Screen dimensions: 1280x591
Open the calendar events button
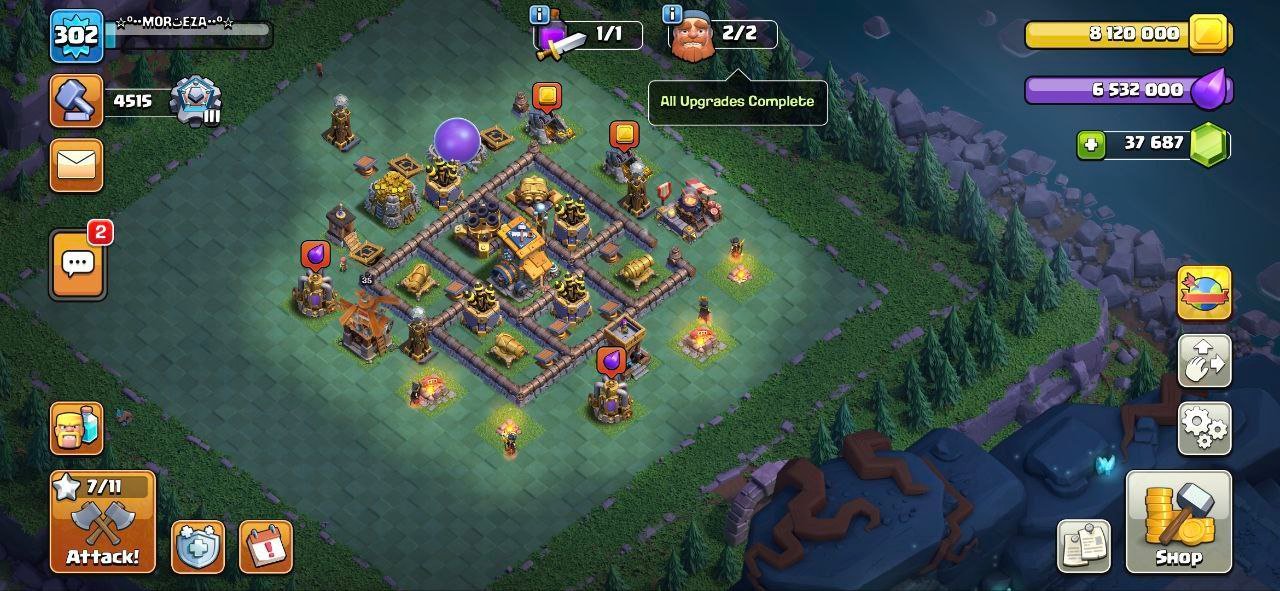[x=266, y=547]
